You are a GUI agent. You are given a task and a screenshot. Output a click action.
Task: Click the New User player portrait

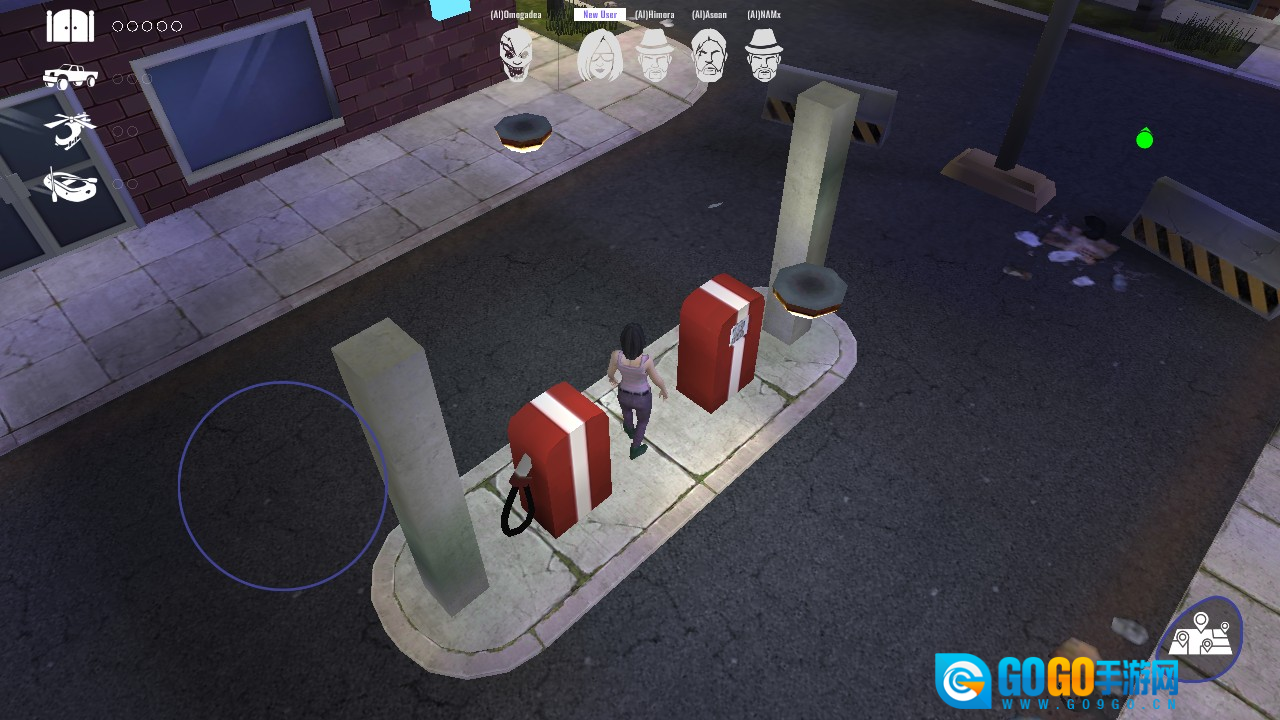pos(600,55)
